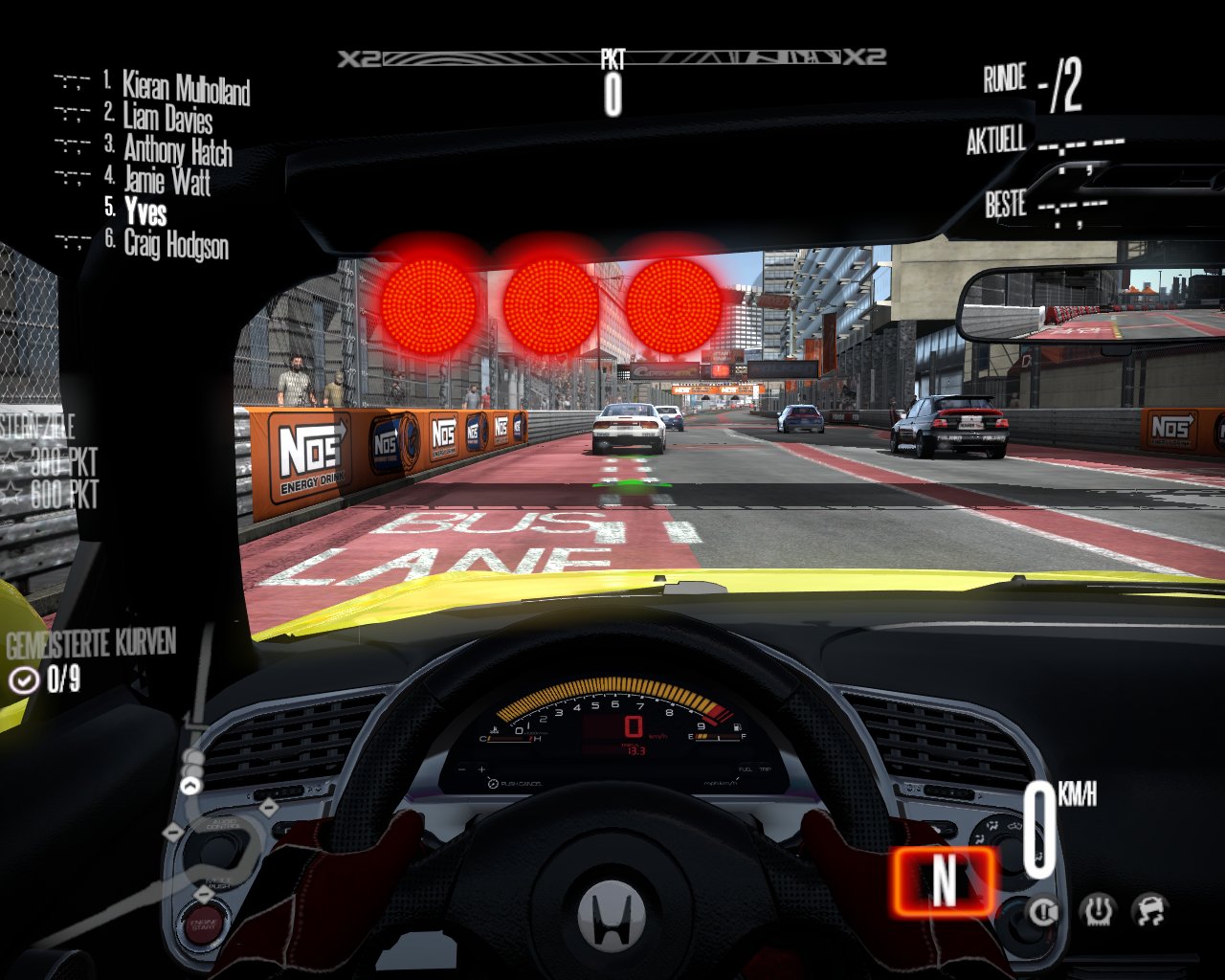
Task: Highlight the player entry Yves
Action: click(145, 212)
